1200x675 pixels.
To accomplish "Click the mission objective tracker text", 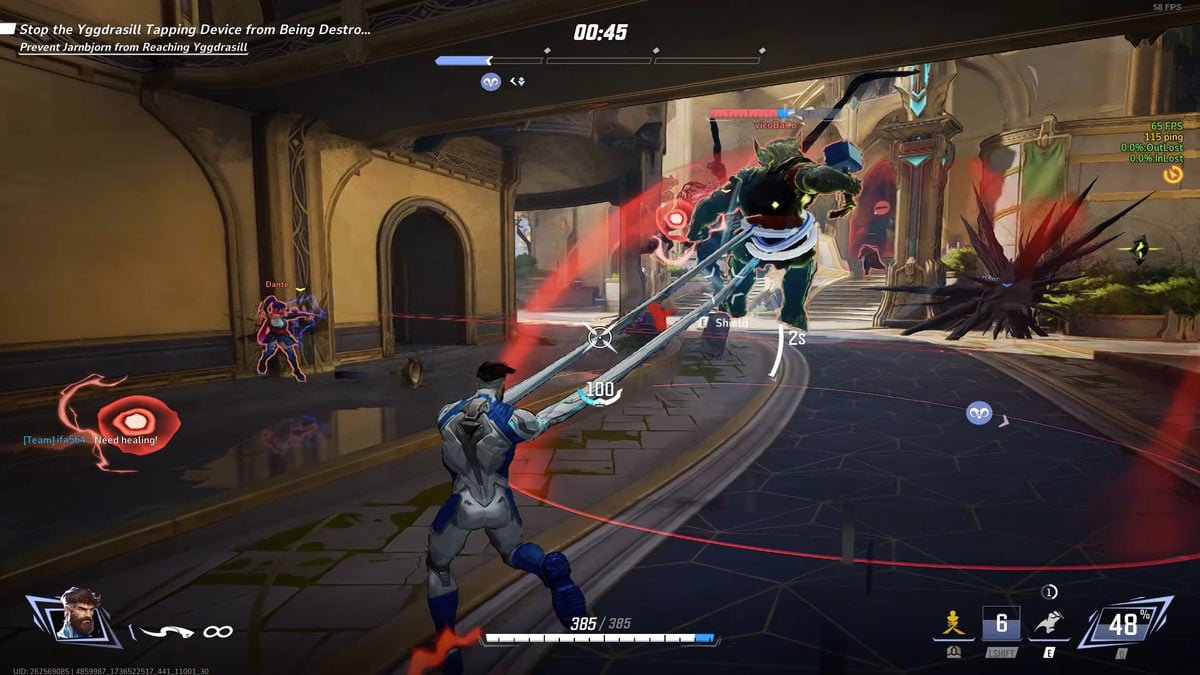I will coord(195,30).
